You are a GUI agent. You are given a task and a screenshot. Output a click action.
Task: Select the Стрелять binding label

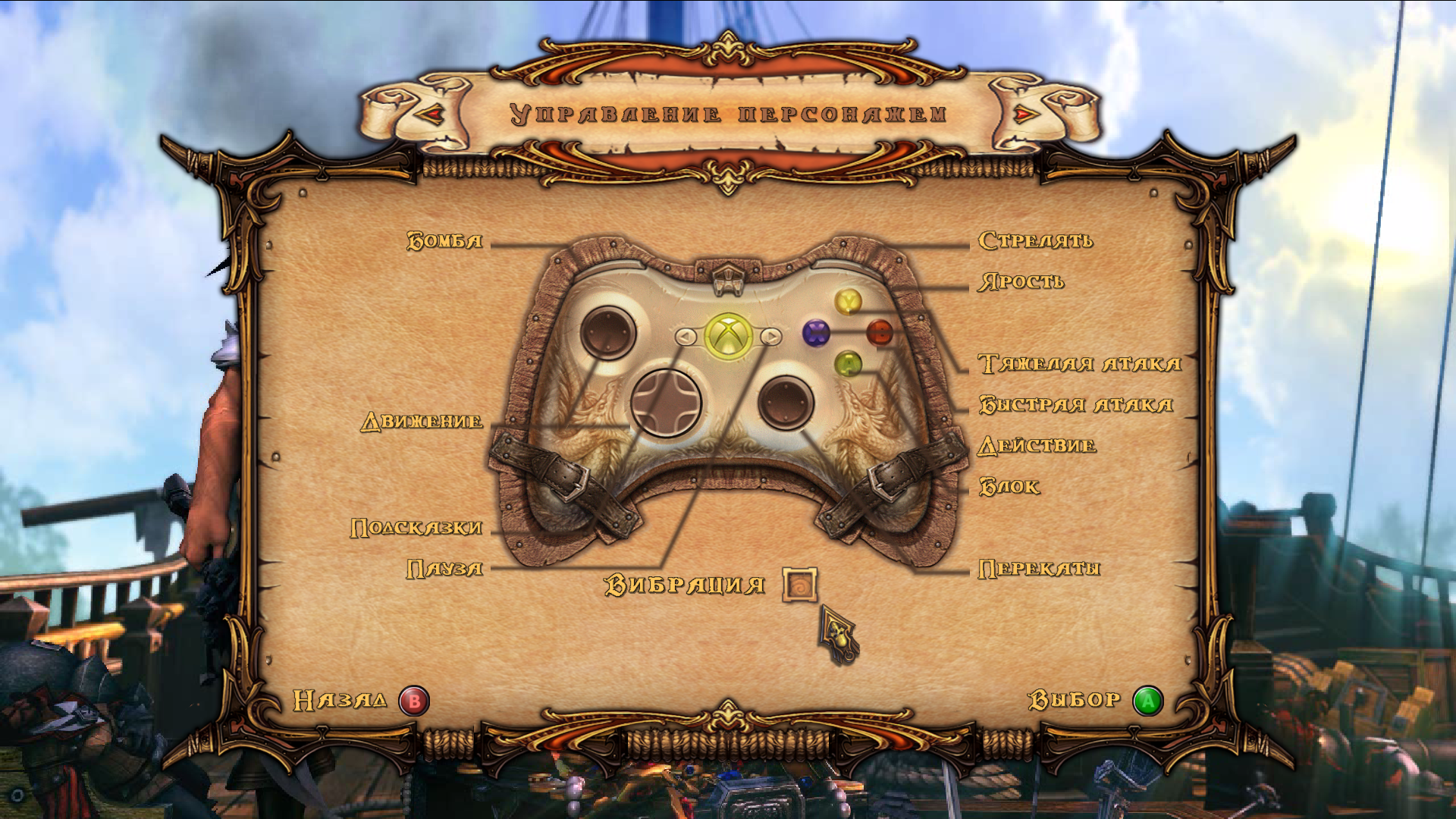click(x=1036, y=241)
